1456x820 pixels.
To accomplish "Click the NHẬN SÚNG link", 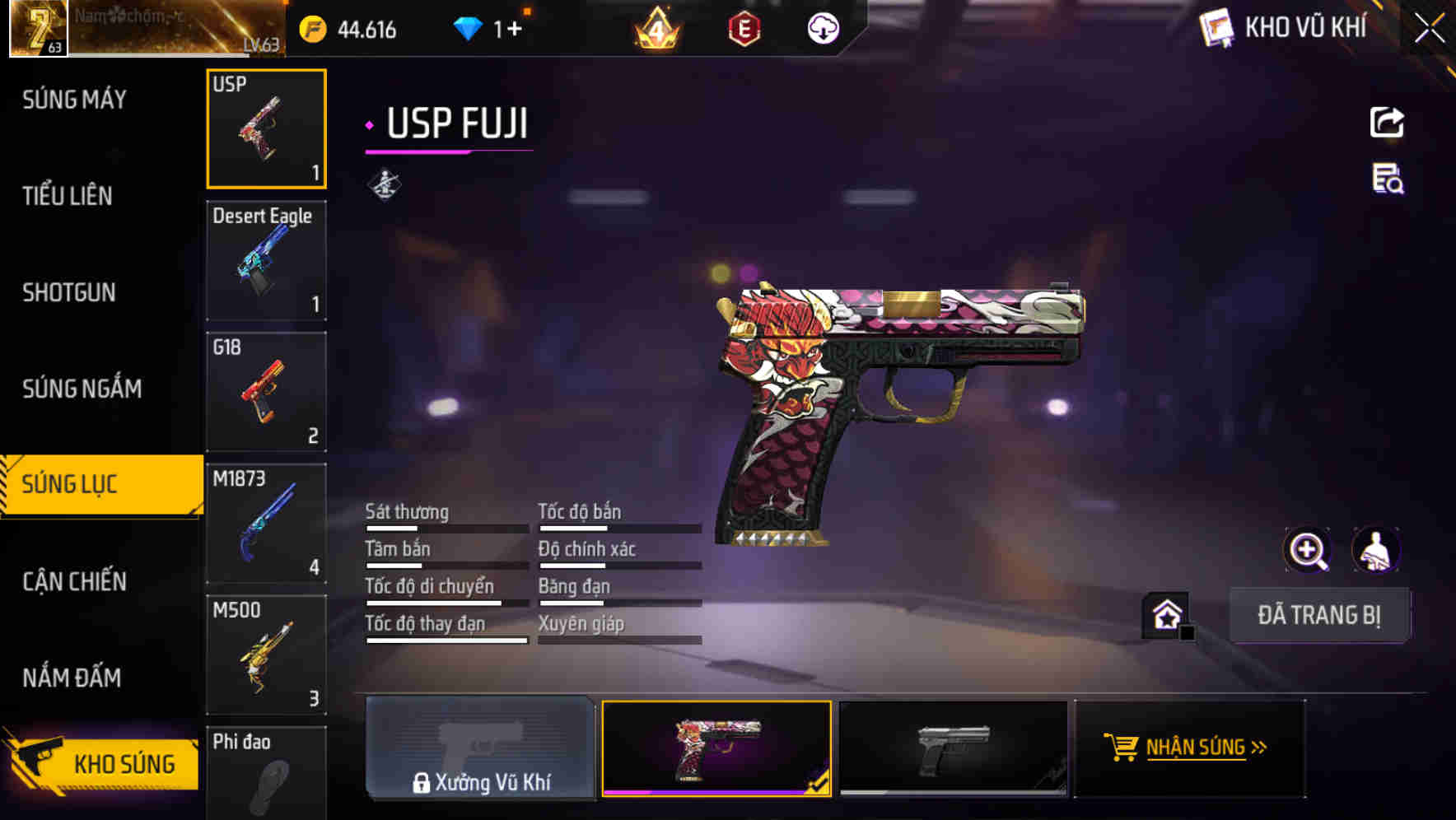I will click(x=1198, y=748).
